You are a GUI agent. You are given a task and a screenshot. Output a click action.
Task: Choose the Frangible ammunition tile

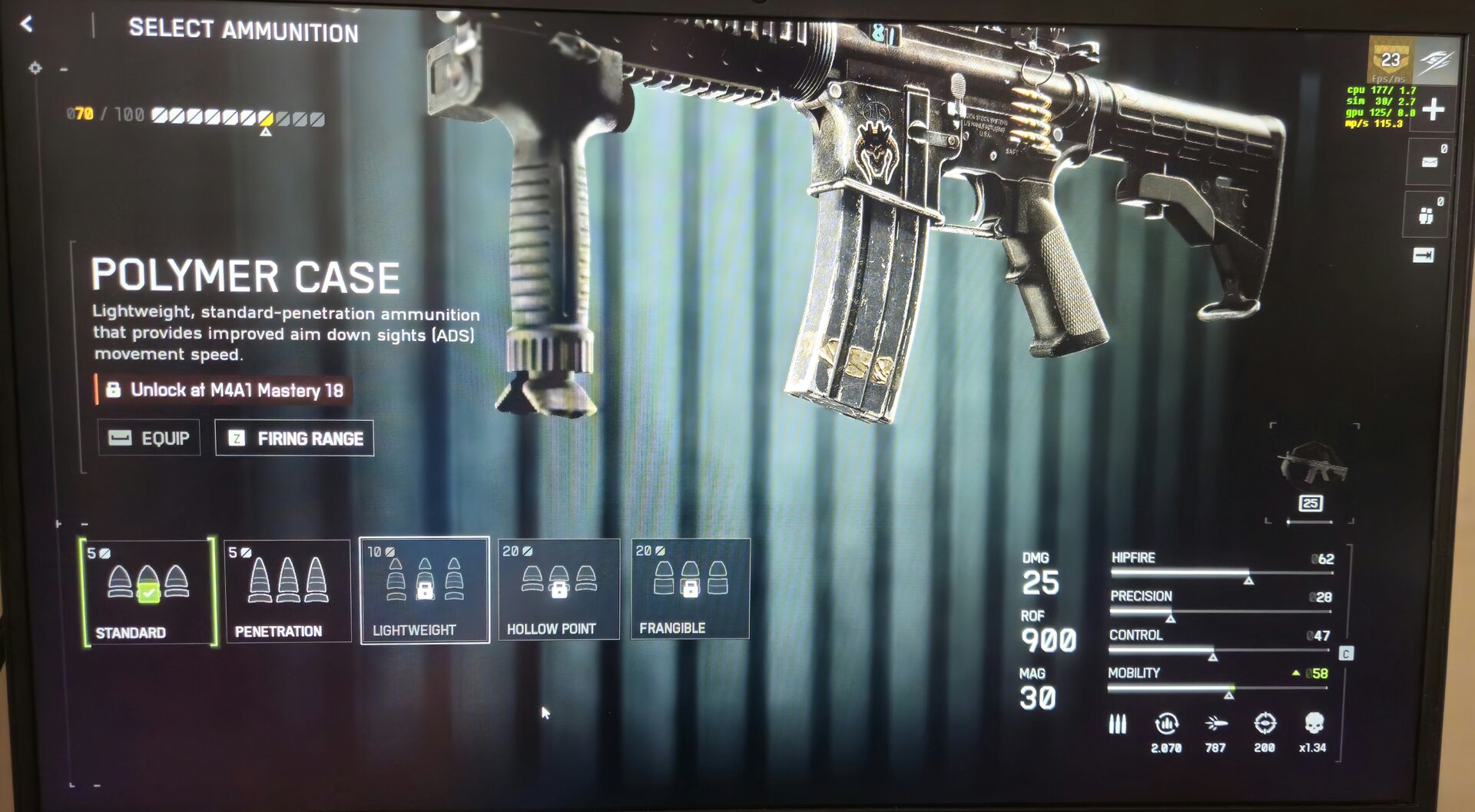[x=690, y=588]
